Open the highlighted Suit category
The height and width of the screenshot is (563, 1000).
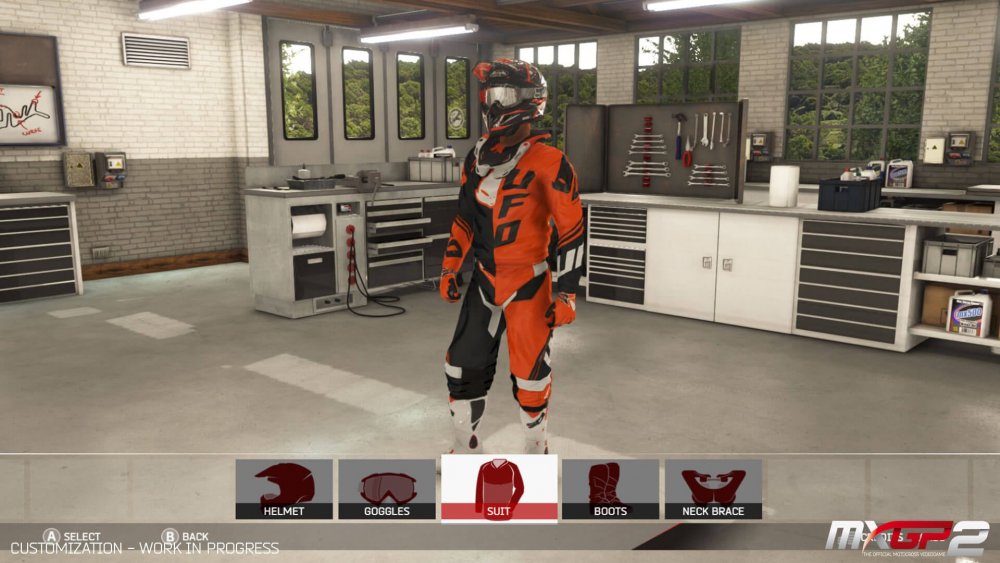[499, 489]
